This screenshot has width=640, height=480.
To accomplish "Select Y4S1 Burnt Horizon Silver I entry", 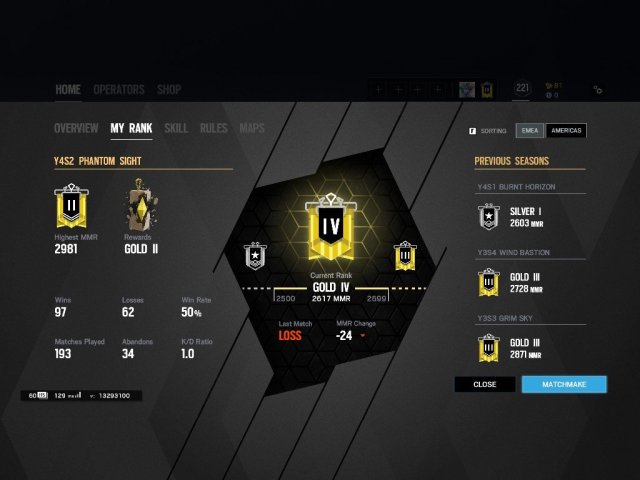I will 528,216.
